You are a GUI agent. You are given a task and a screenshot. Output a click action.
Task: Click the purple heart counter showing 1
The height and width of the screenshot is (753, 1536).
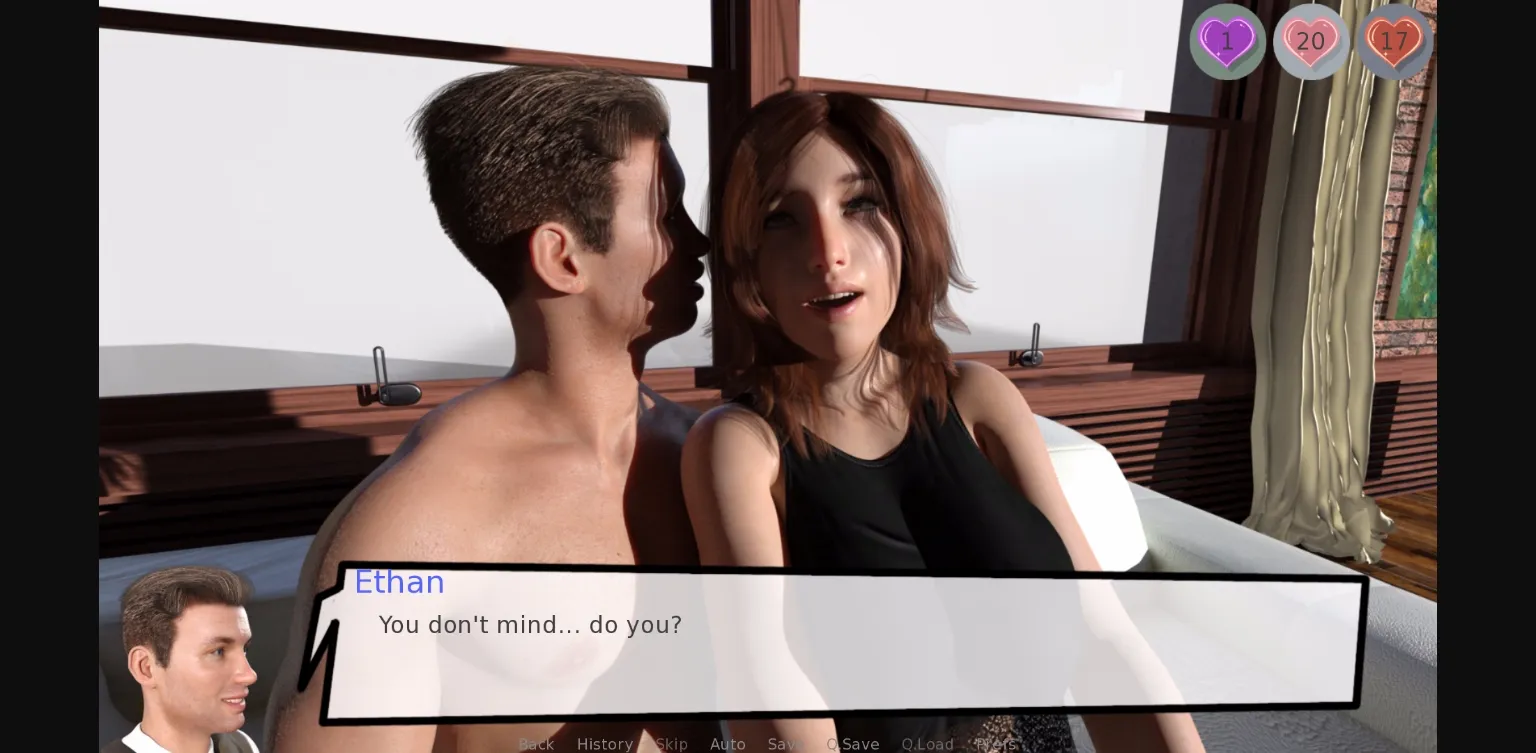(x=1227, y=41)
